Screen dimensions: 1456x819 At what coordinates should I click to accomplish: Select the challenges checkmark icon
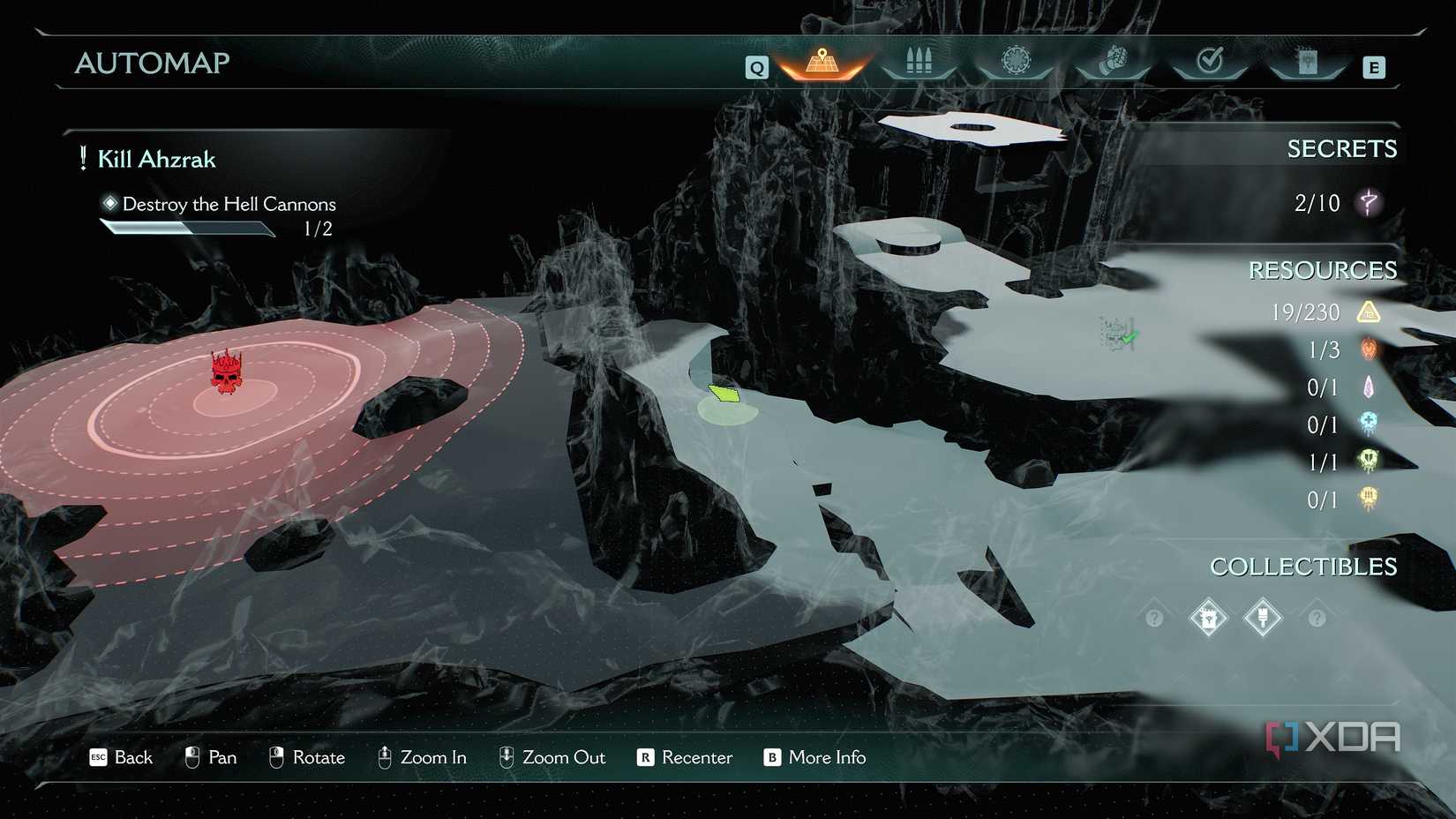click(x=1211, y=62)
